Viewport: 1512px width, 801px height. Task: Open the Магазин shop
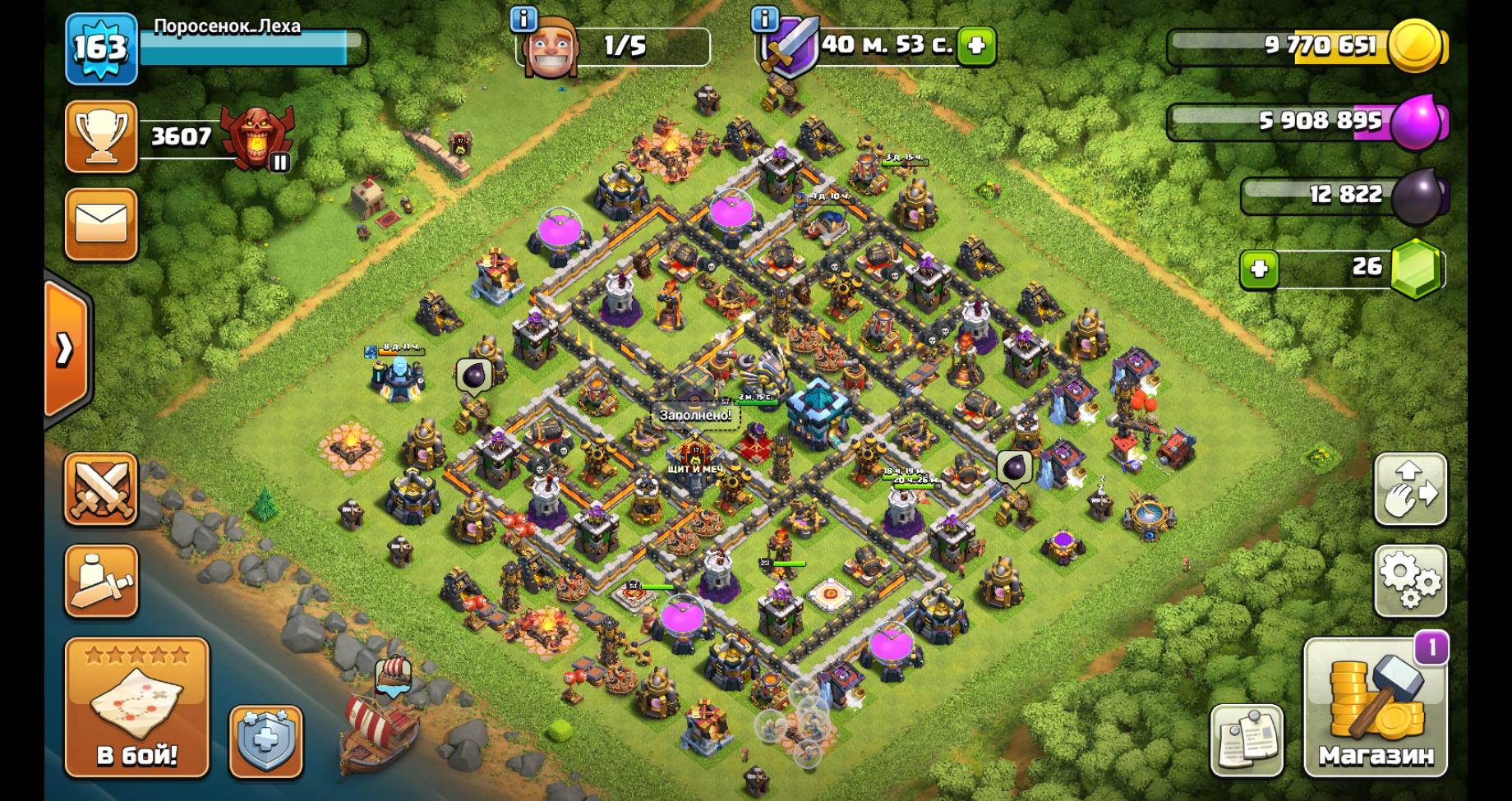click(x=1376, y=709)
